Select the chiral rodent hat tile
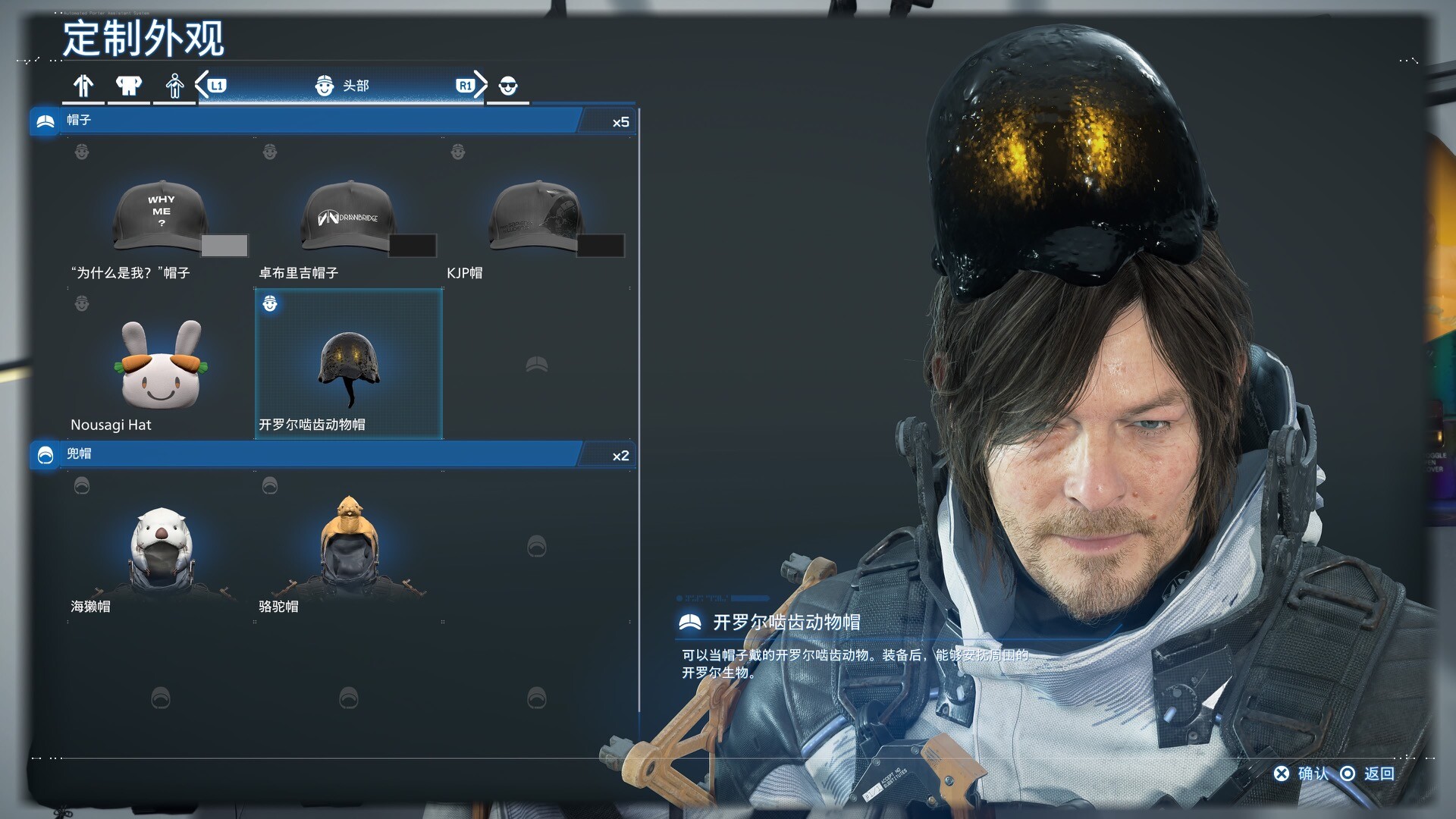 (349, 364)
